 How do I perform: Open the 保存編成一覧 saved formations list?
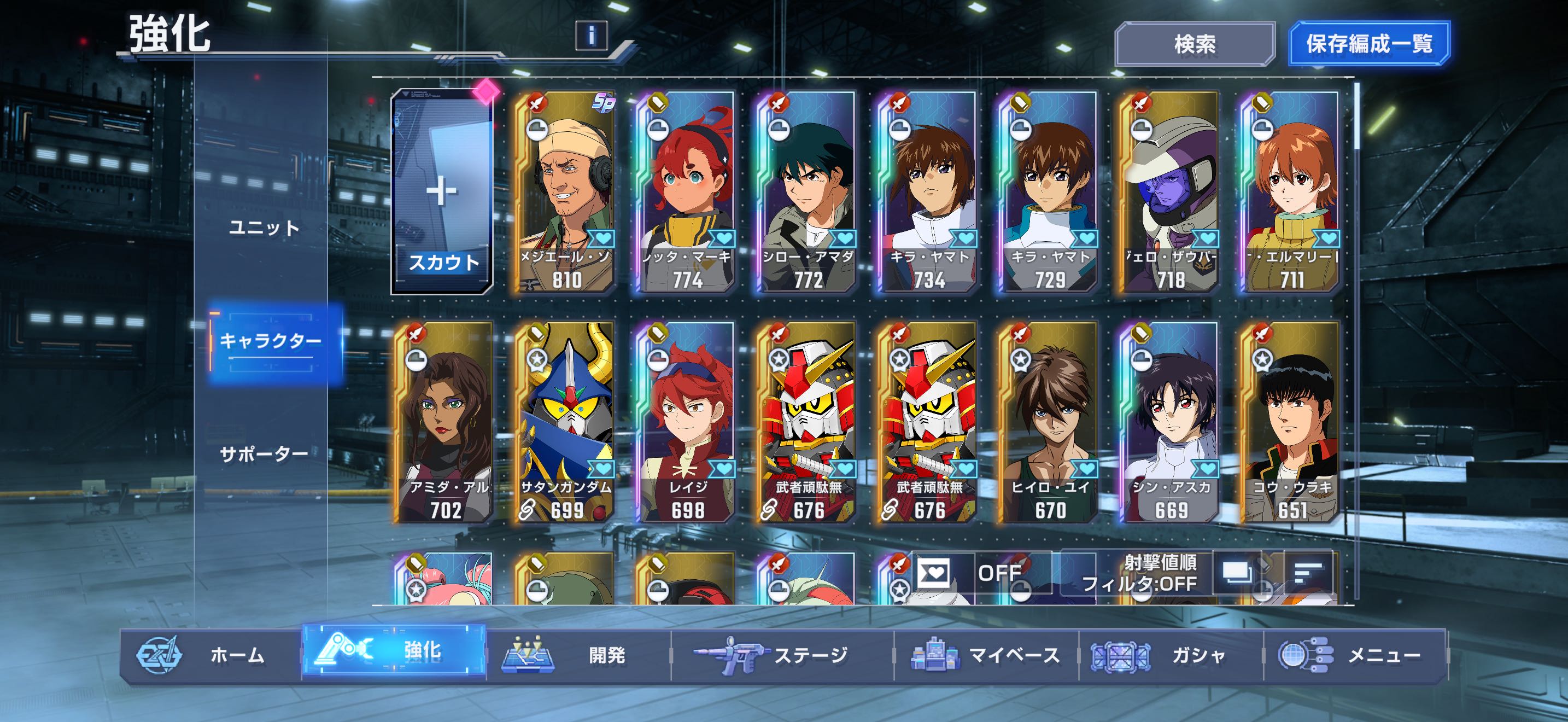click(1368, 44)
